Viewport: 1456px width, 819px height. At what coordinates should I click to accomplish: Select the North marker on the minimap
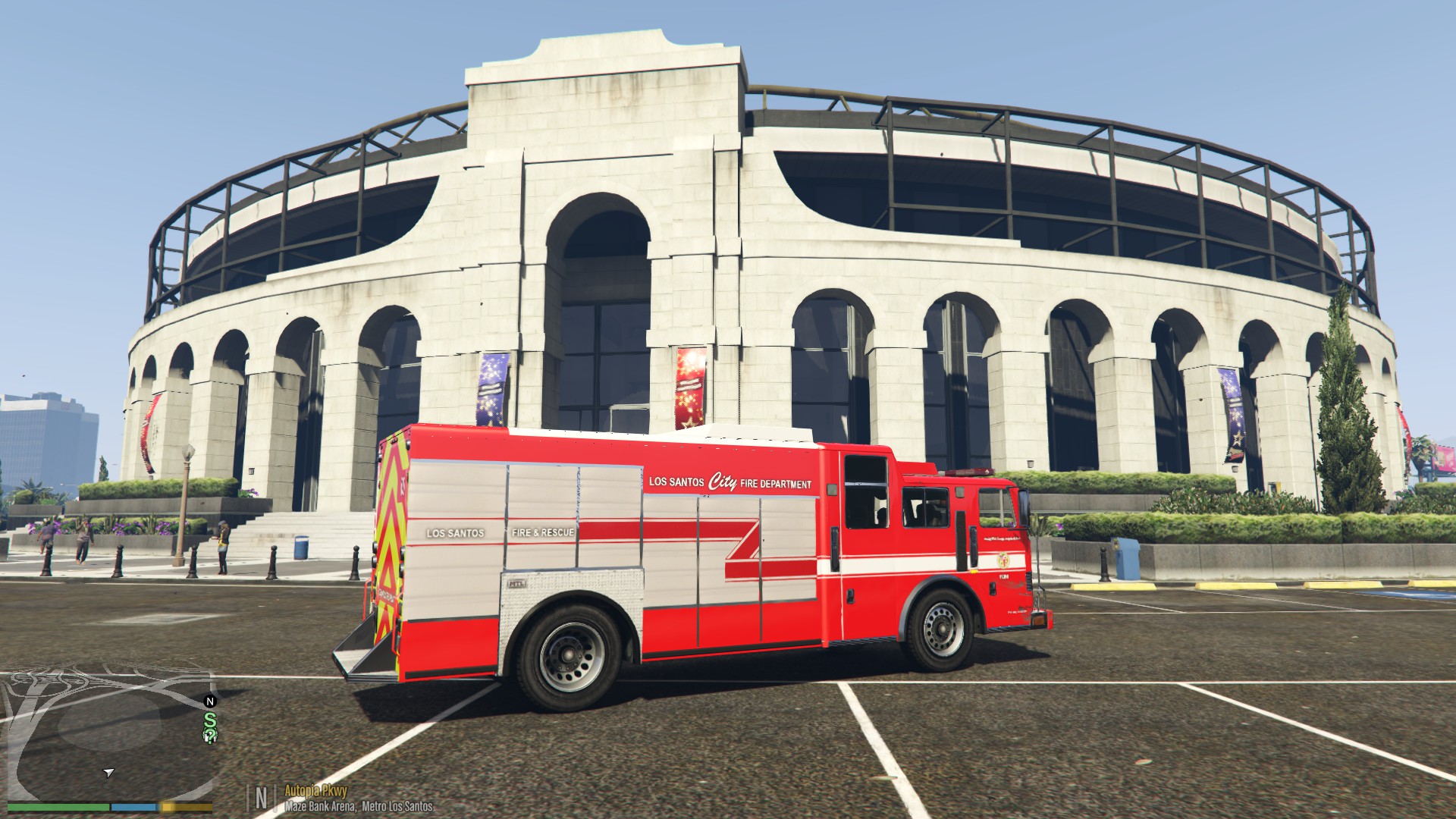pos(211,701)
